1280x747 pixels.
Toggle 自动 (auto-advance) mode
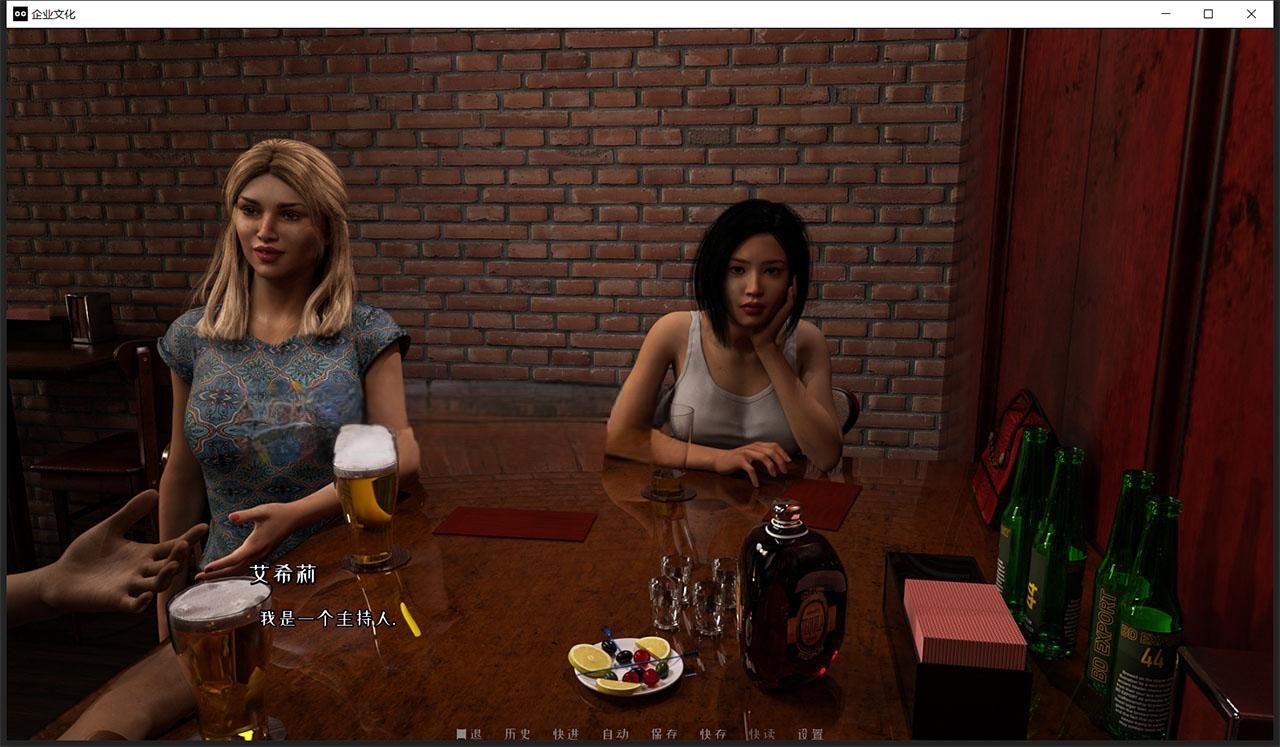pos(615,734)
